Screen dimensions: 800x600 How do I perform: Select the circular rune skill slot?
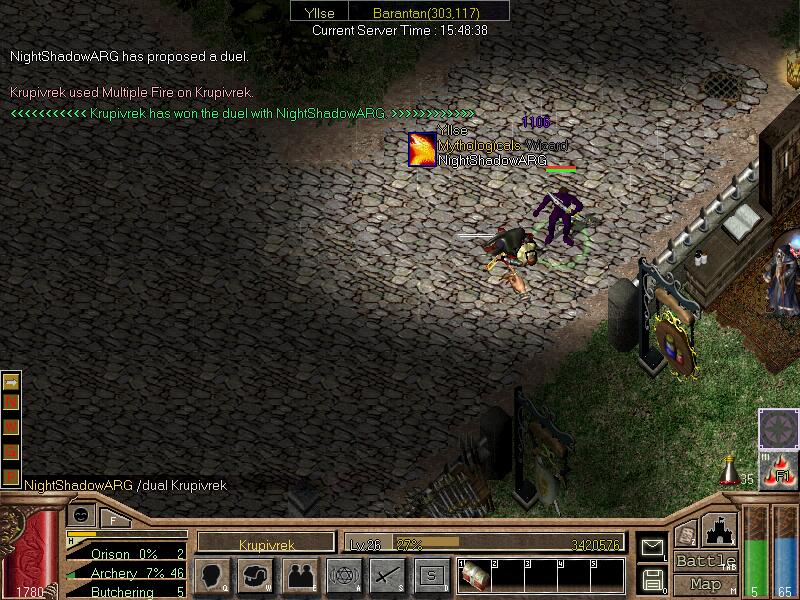(778, 429)
